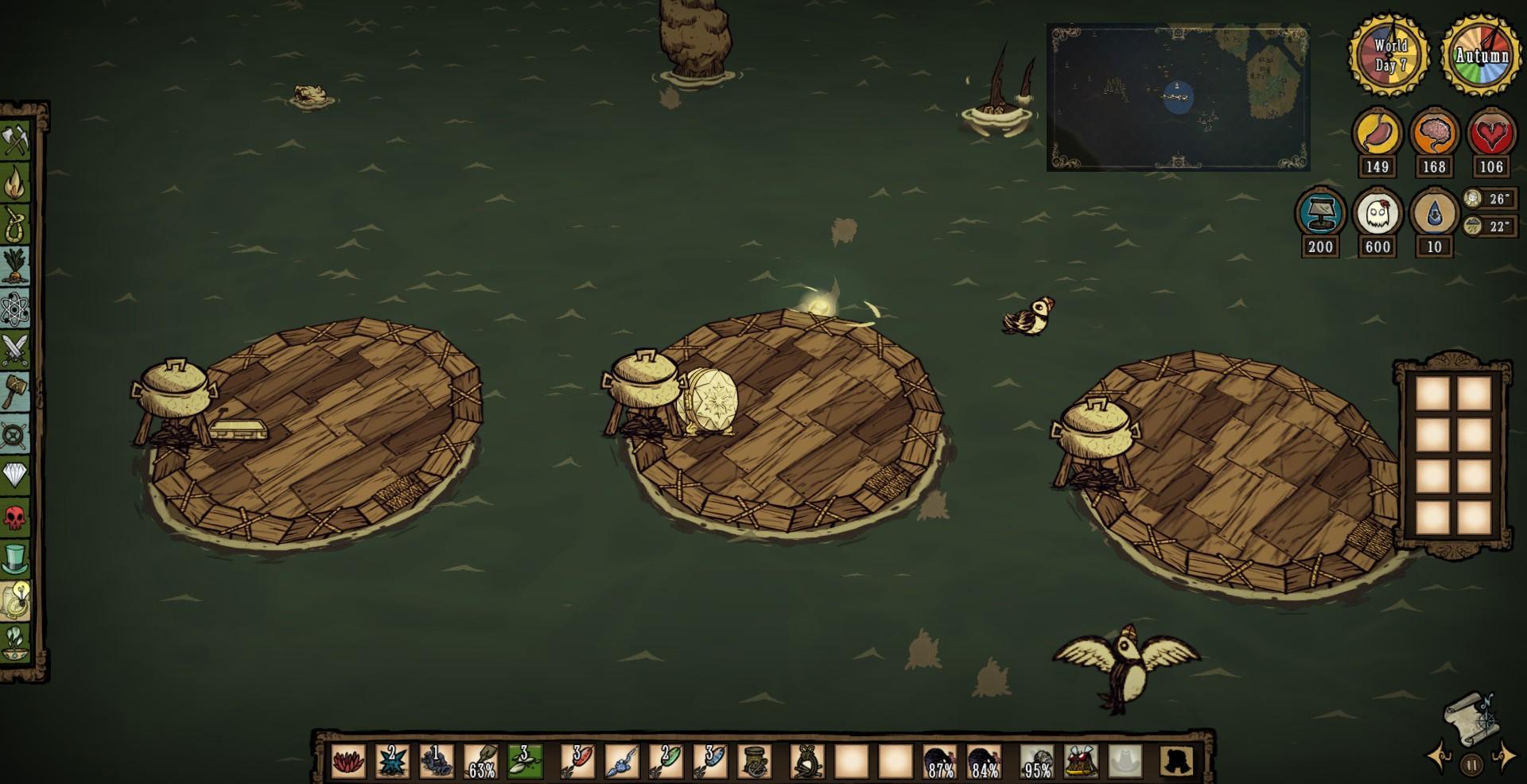The image size is (1527, 784).
Task: Open the hammer Structures crafting tab
Action: pyautogui.click(x=16, y=392)
